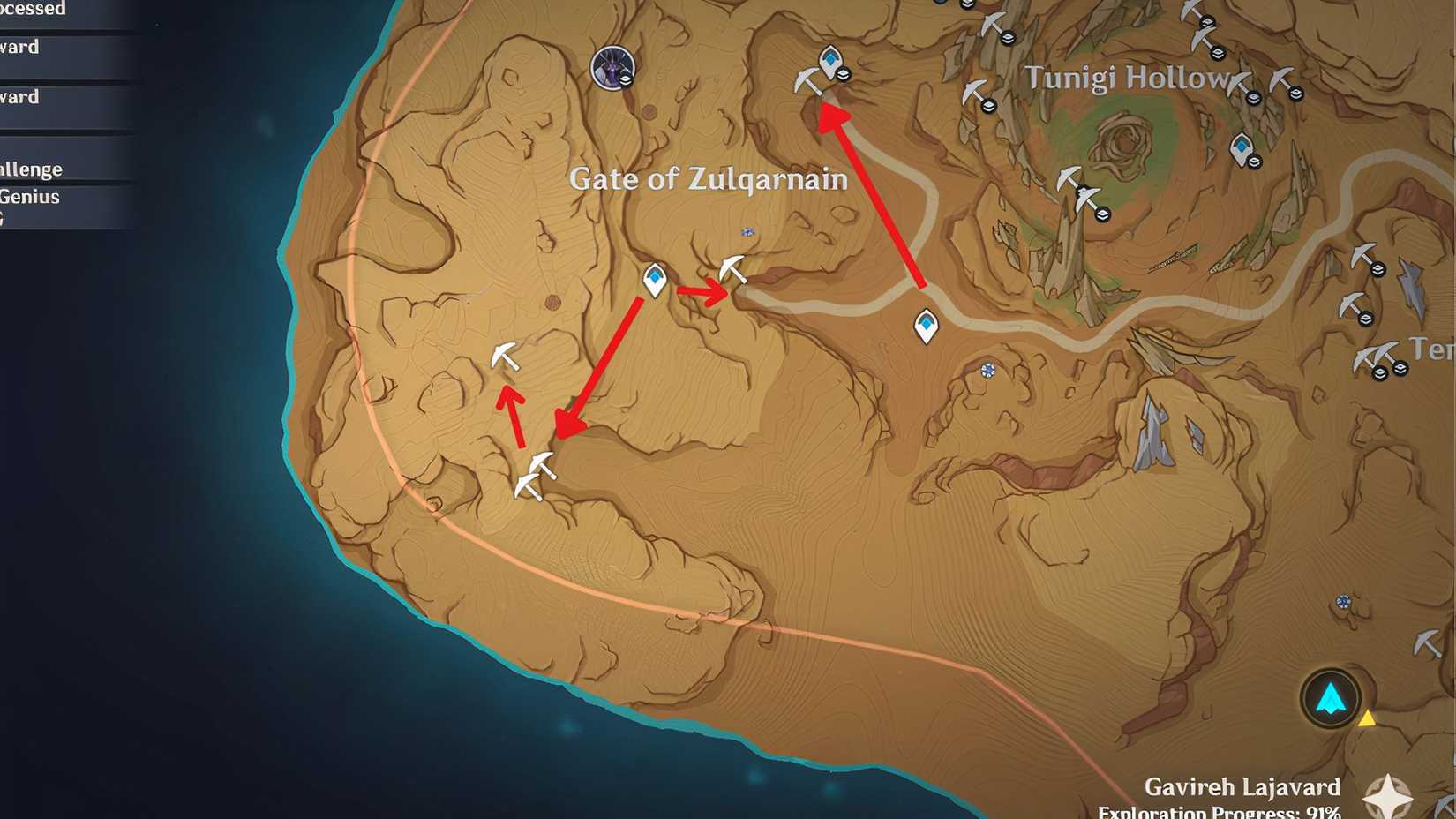Click the small blue seelie dot below Tunigi Hollow
1456x819 pixels.
pyautogui.click(x=988, y=372)
